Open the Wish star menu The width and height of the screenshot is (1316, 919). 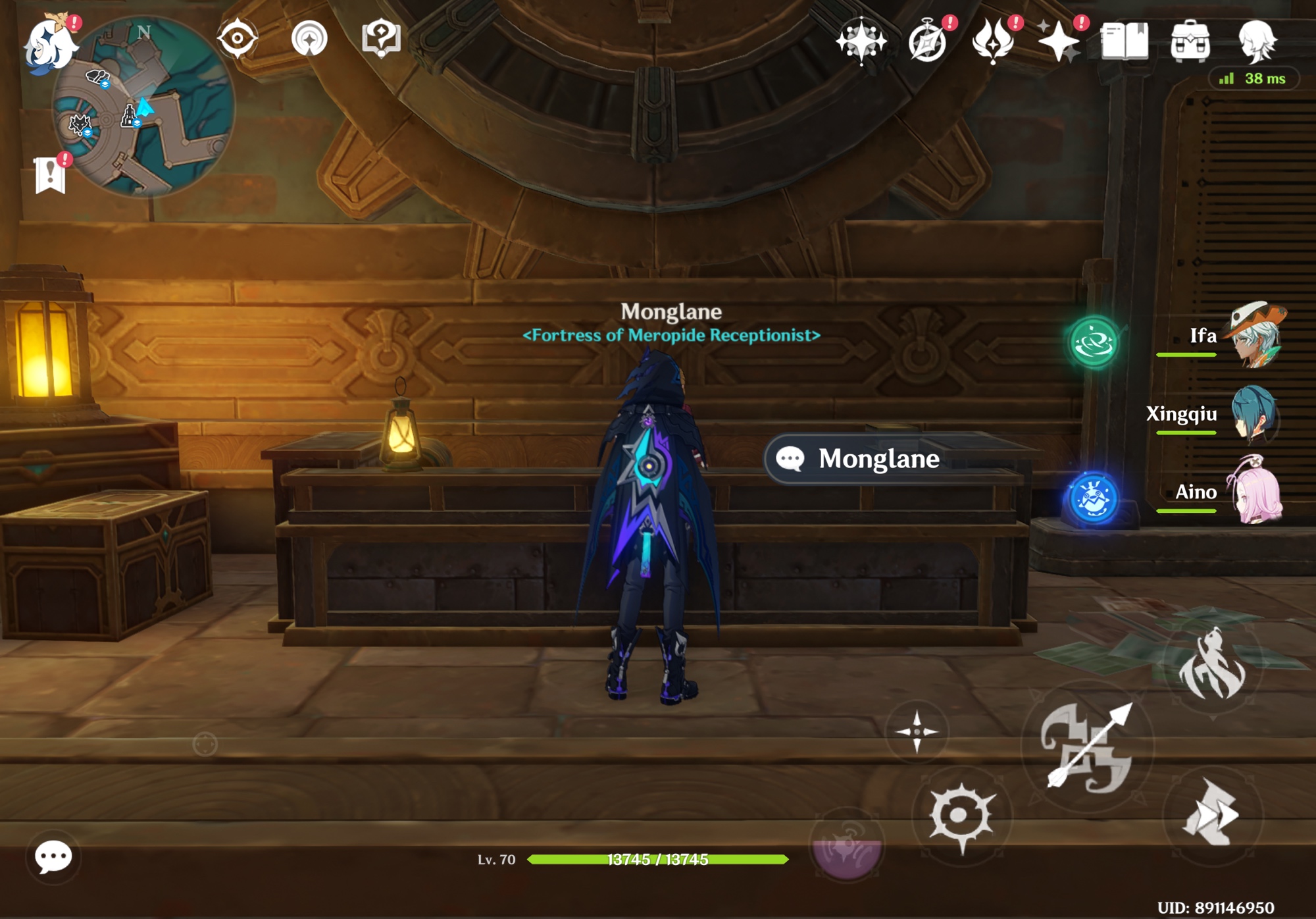point(861,41)
